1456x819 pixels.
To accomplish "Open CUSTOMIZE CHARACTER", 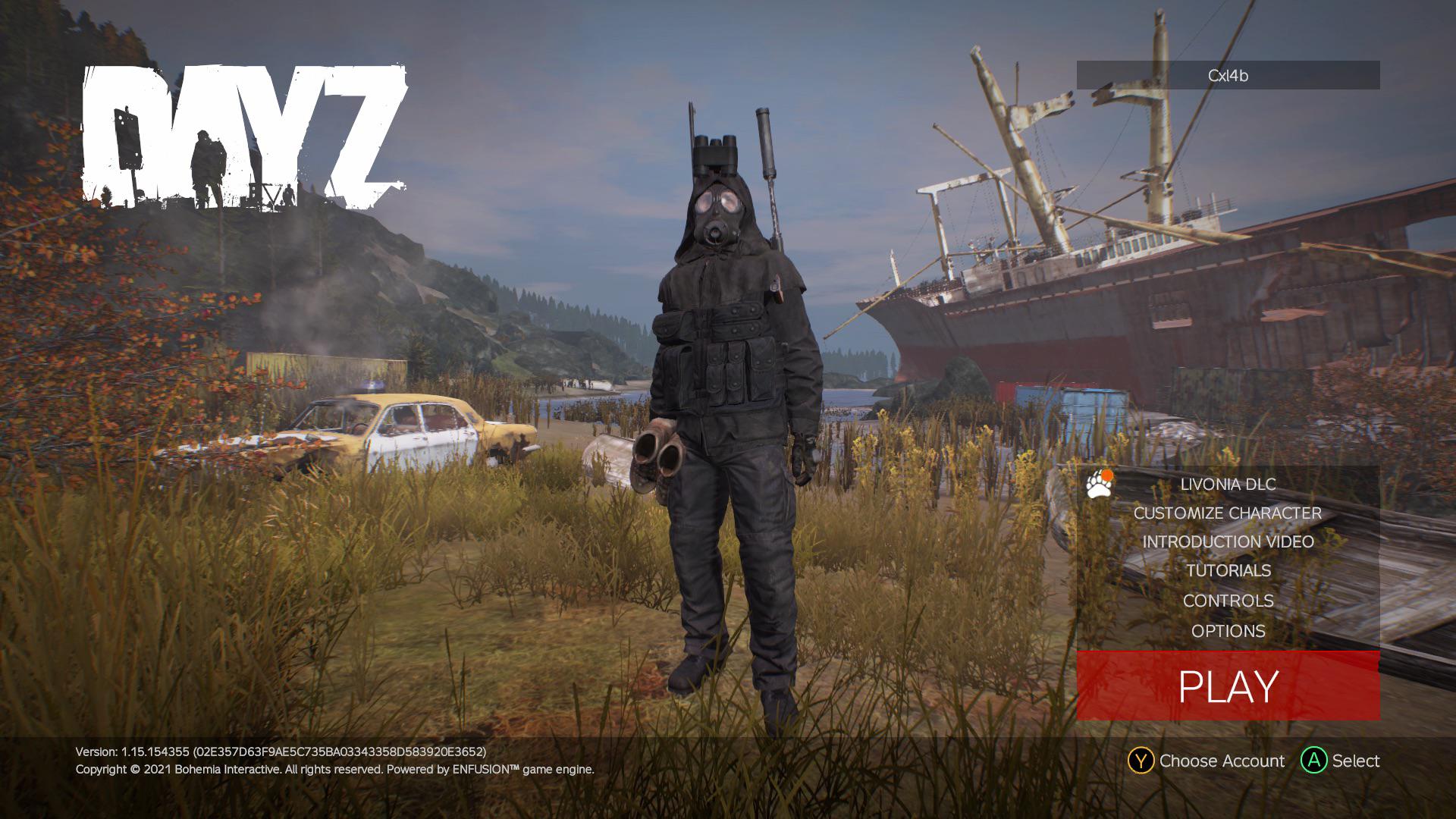I will click(x=1226, y=513).
